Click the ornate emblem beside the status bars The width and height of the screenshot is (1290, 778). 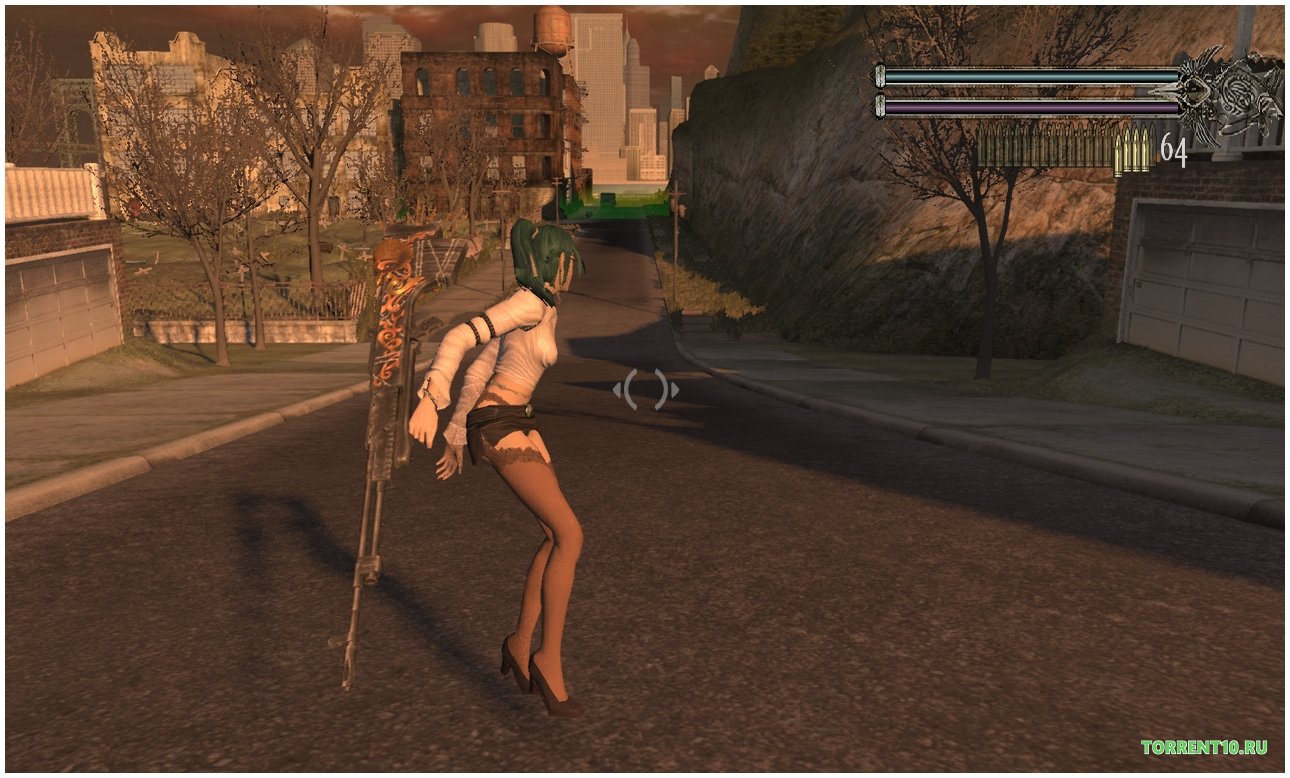coord(1229,95)
